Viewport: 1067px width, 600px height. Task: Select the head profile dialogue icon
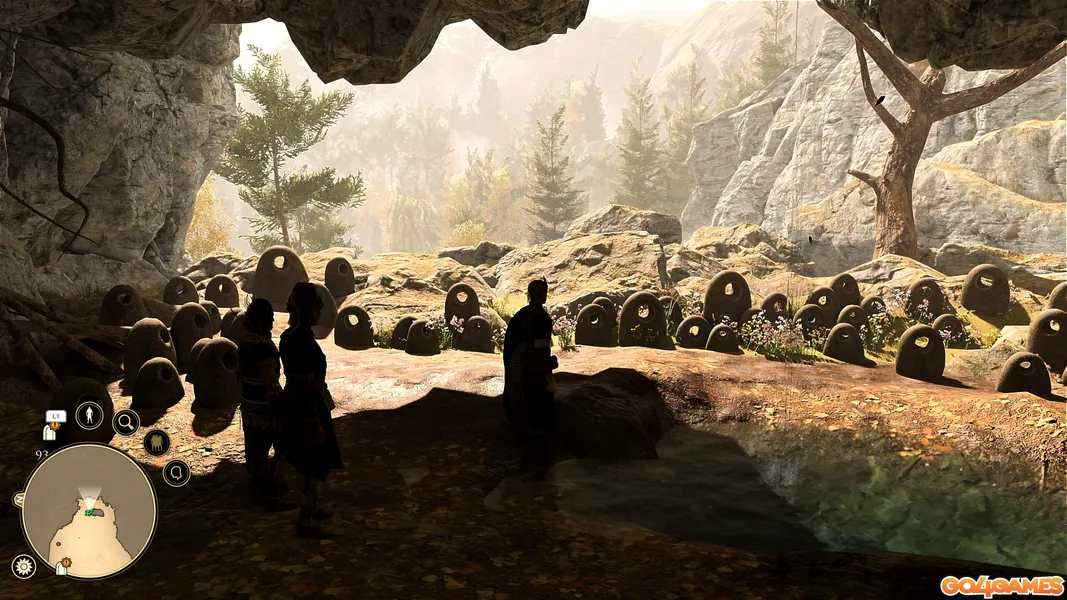[x=176, y=472]
